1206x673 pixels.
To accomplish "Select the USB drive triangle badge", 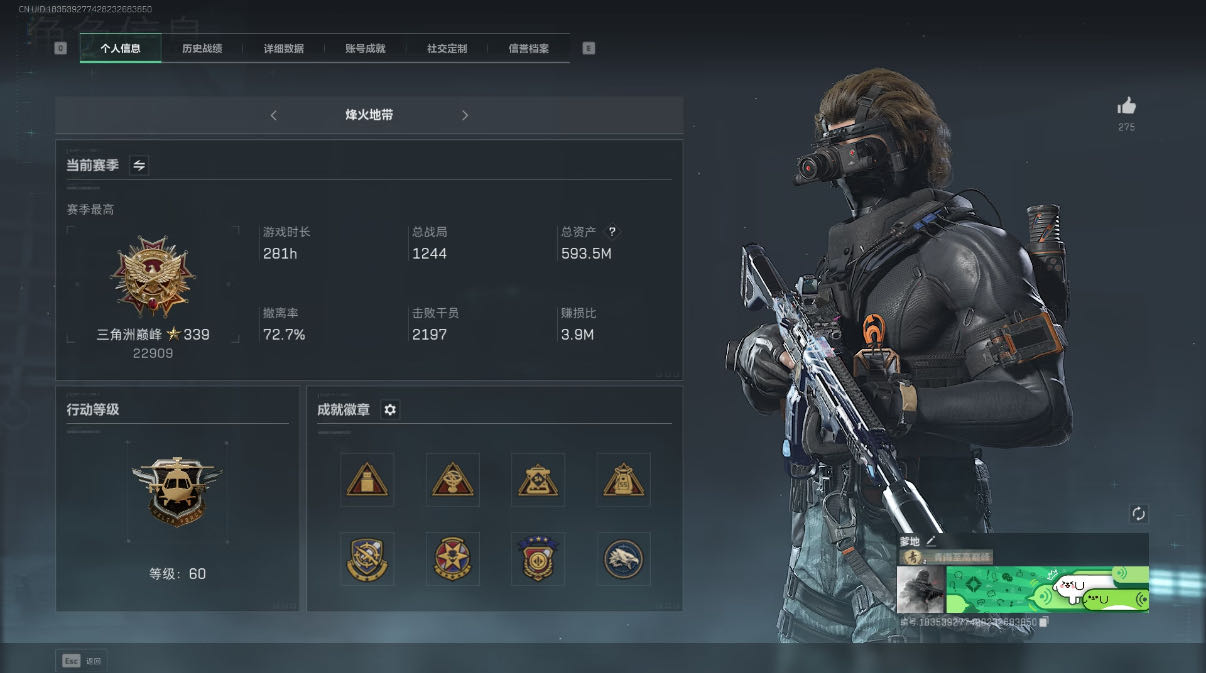I will point(367,480).
